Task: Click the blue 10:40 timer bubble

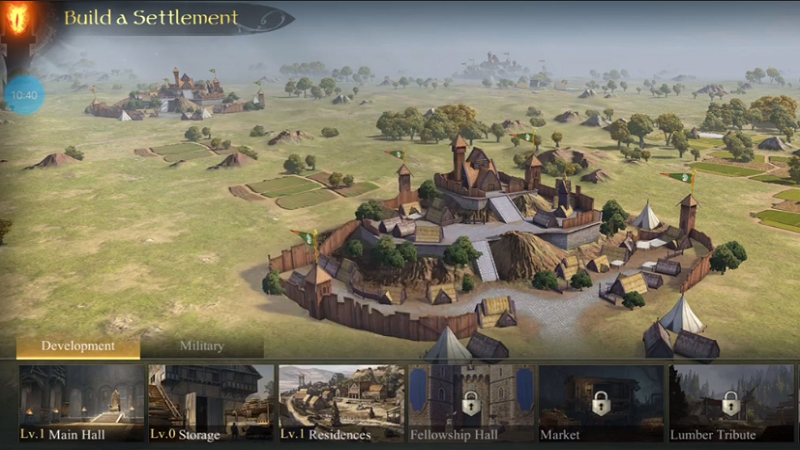Action: pos(25,95)
